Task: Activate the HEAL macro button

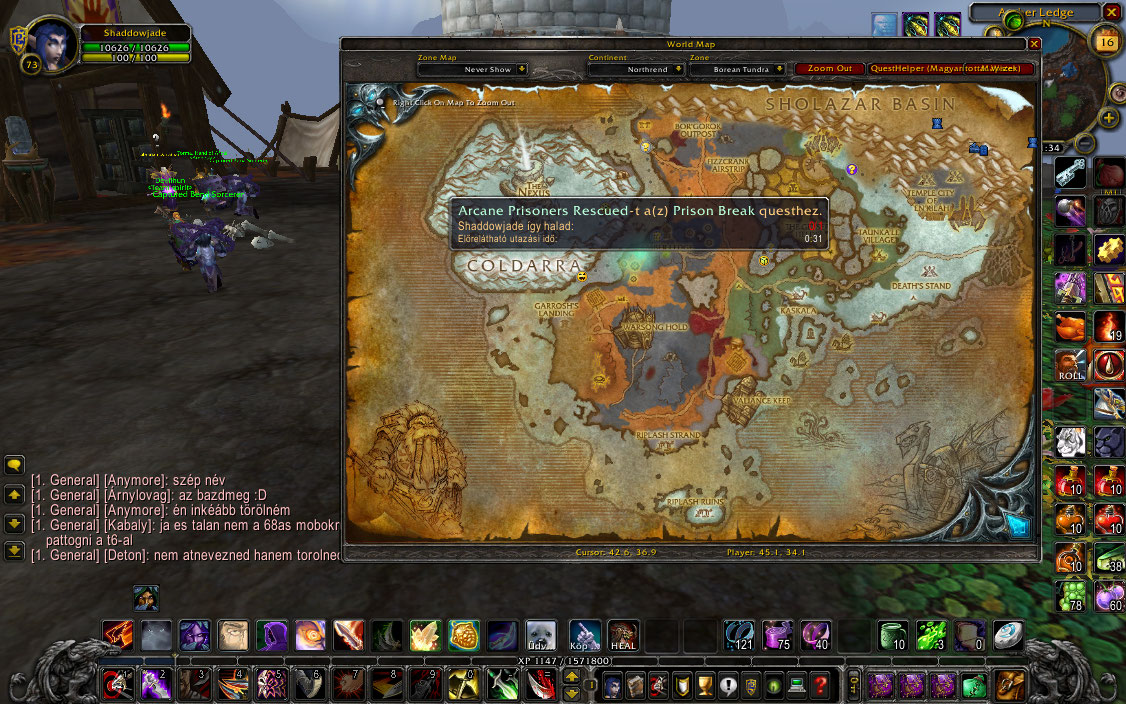Action: coord(623,635)
